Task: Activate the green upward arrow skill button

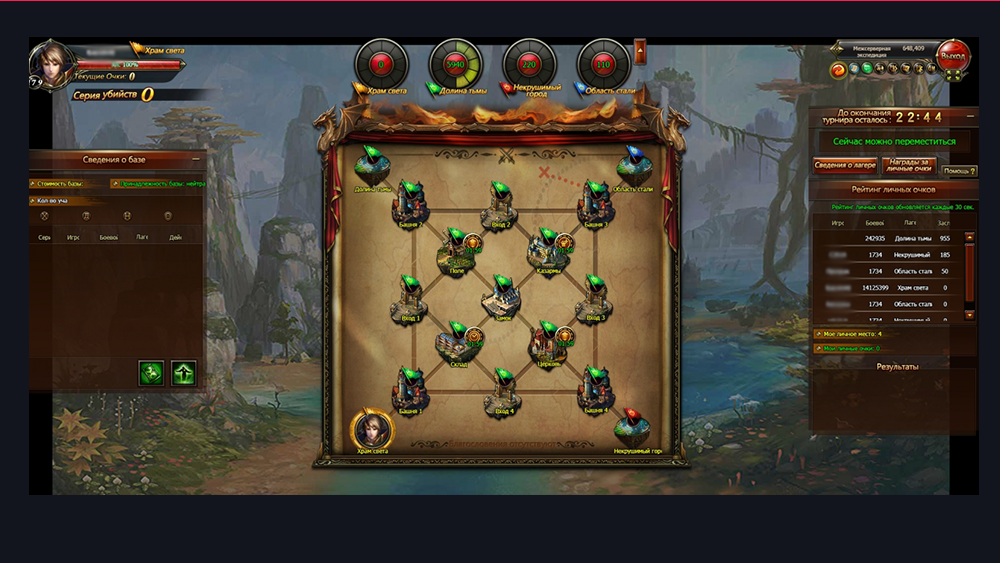Action: (183, 373)
